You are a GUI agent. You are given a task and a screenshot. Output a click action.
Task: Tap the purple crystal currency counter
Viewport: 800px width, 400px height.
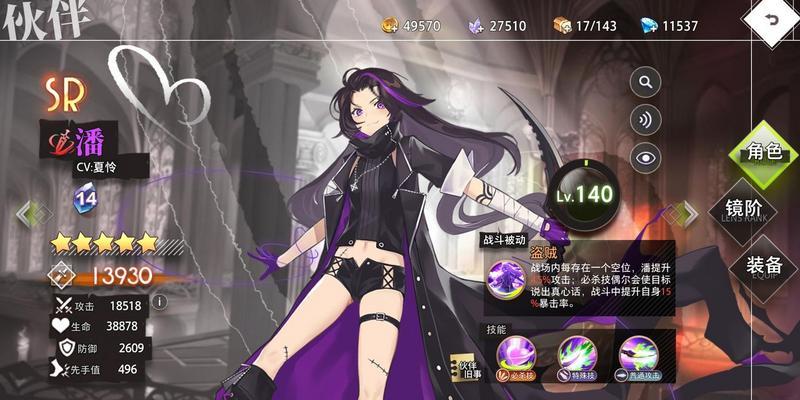[x=498, y=25]
